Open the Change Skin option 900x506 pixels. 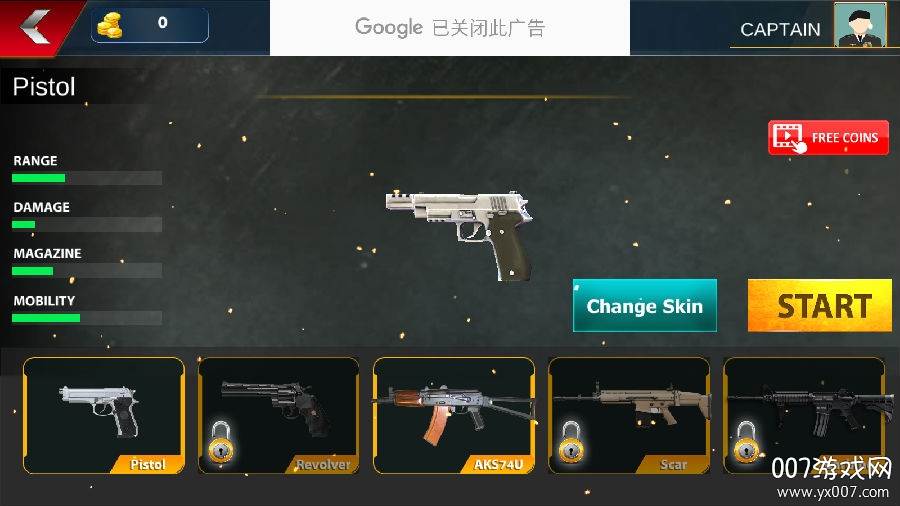pos(645,306)
